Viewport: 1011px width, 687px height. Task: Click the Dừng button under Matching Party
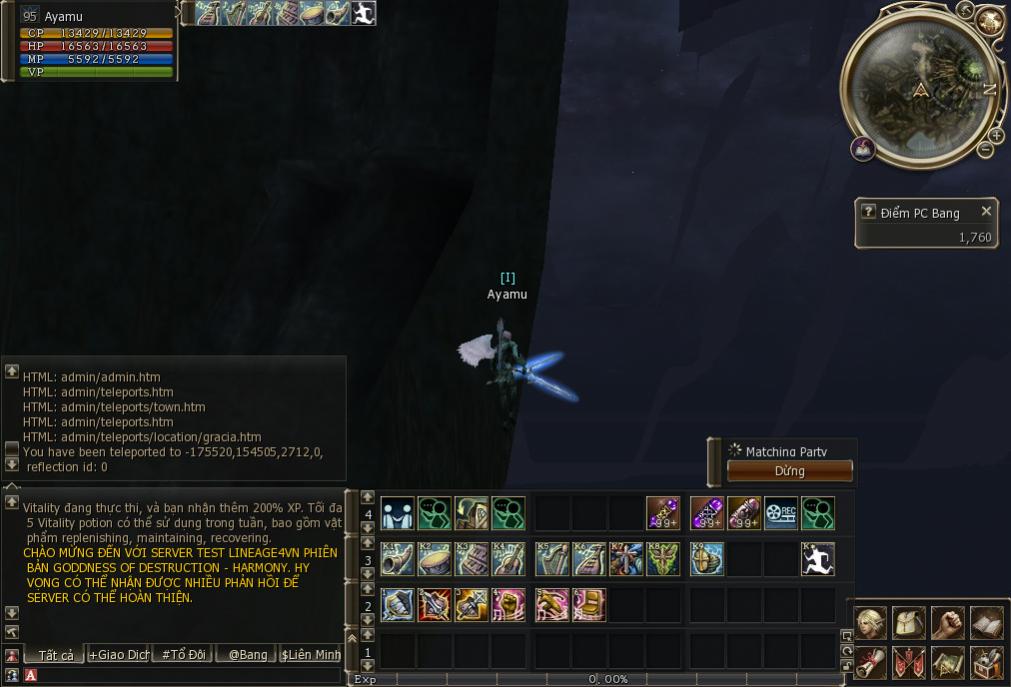tap(789, 471)
